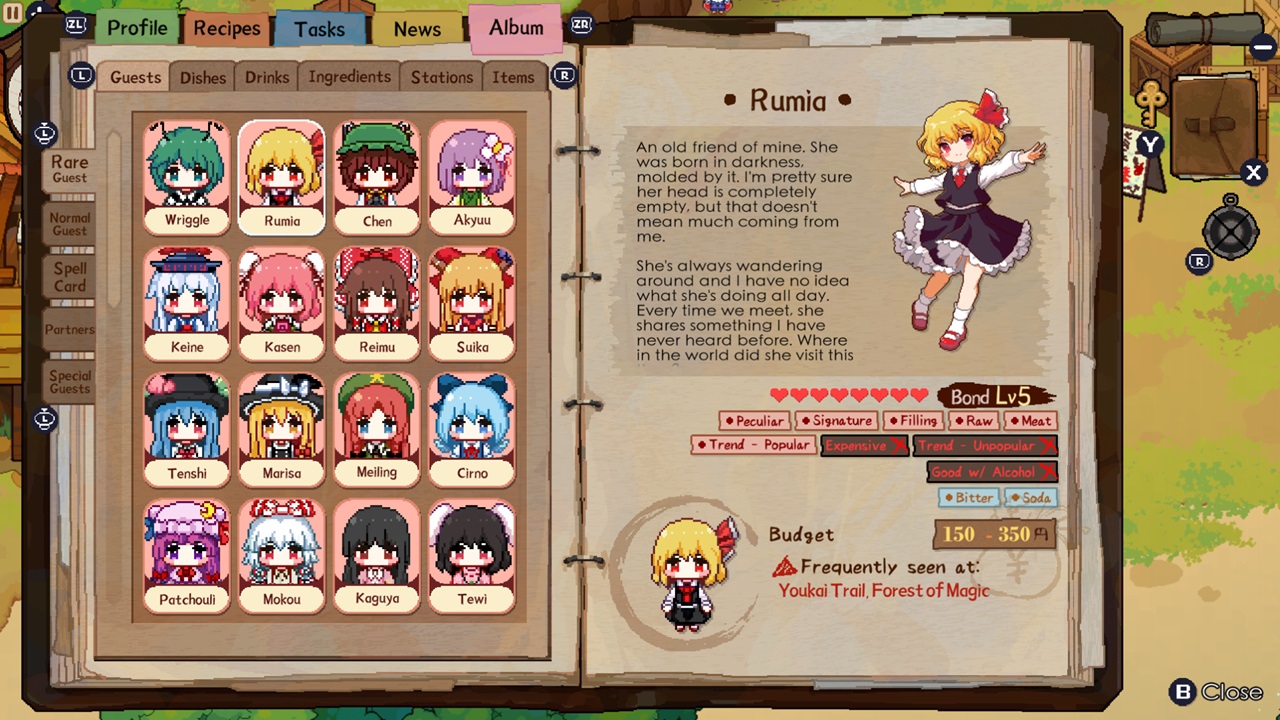1280x720 pixels.
Task: Click the L shoulder icon next to Guests tab
Action: [81, 76]
